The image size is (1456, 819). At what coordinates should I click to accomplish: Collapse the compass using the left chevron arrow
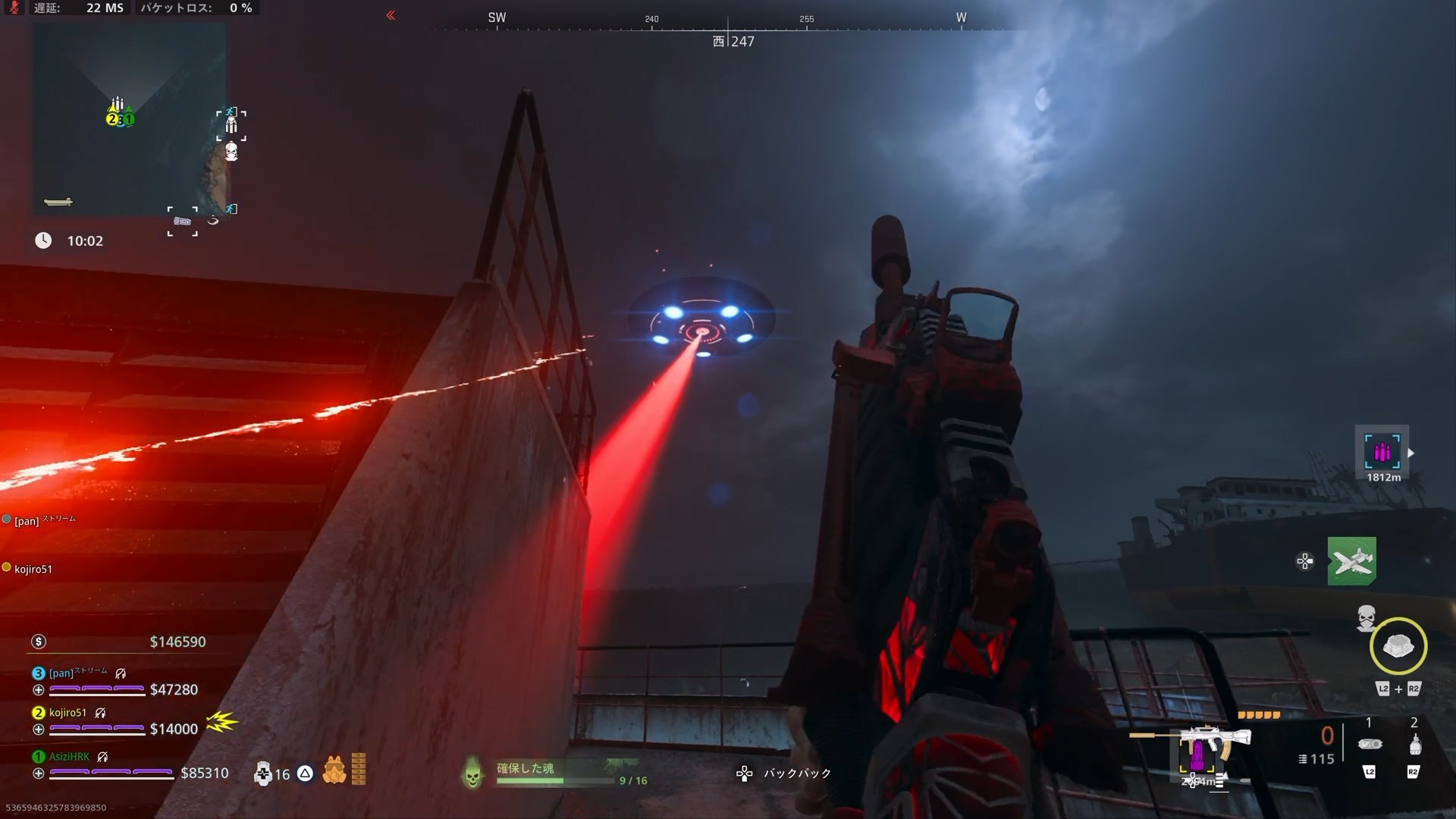(391, 15)
